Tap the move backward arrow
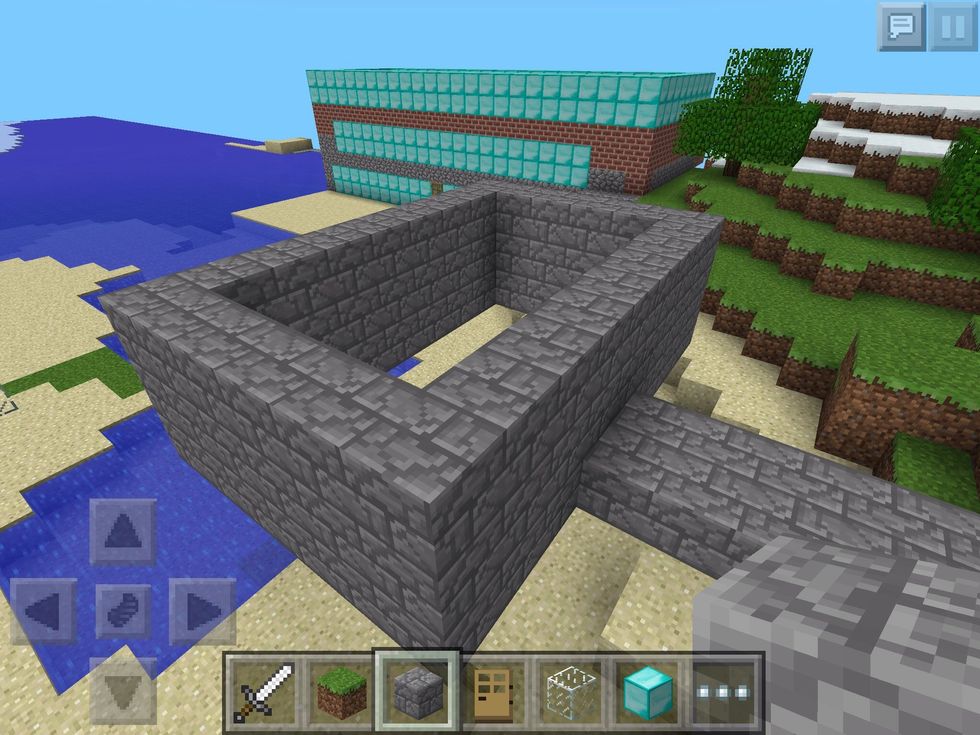The height and width of the screenshot is (735, 980). [123, 688]
